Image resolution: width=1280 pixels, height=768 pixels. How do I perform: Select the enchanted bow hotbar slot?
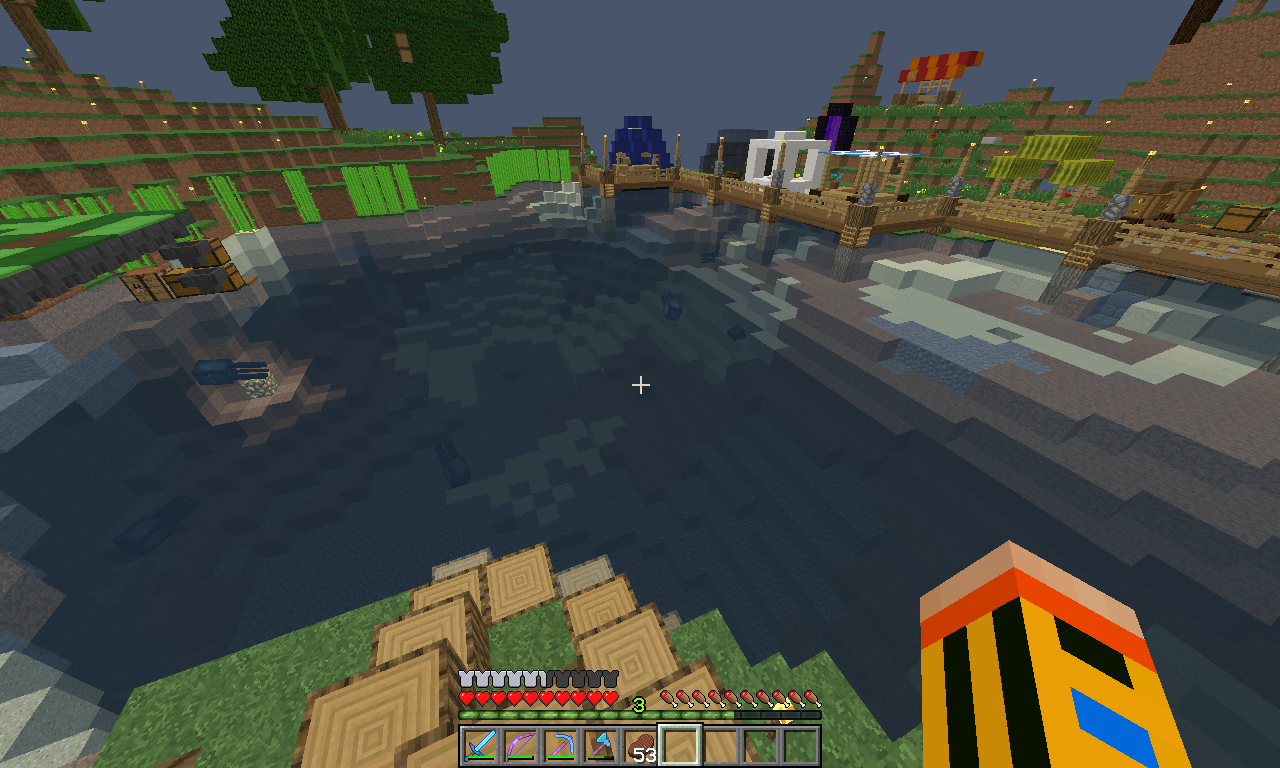(520, 746)
